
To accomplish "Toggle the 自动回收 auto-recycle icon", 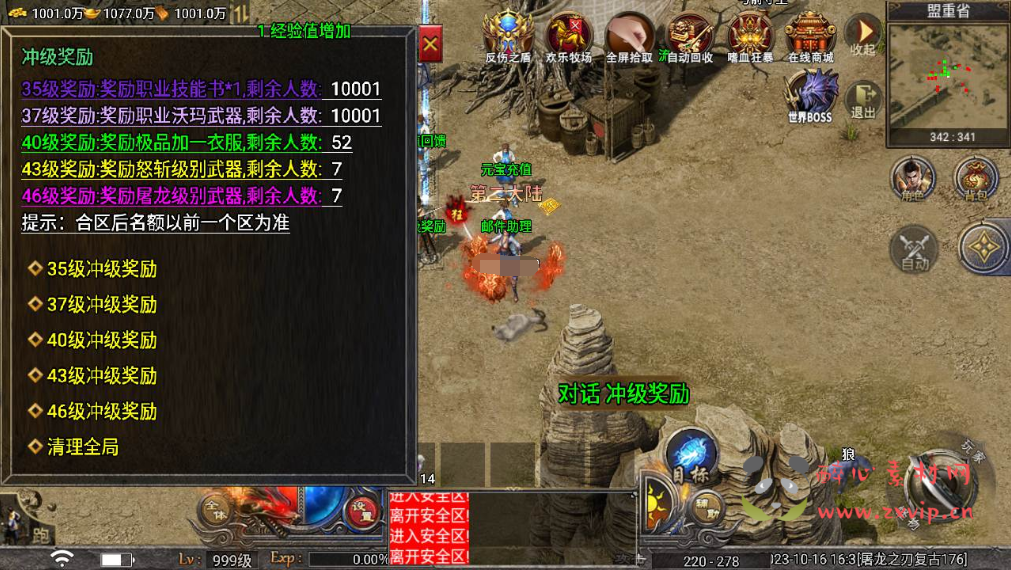I will point(690,36).
